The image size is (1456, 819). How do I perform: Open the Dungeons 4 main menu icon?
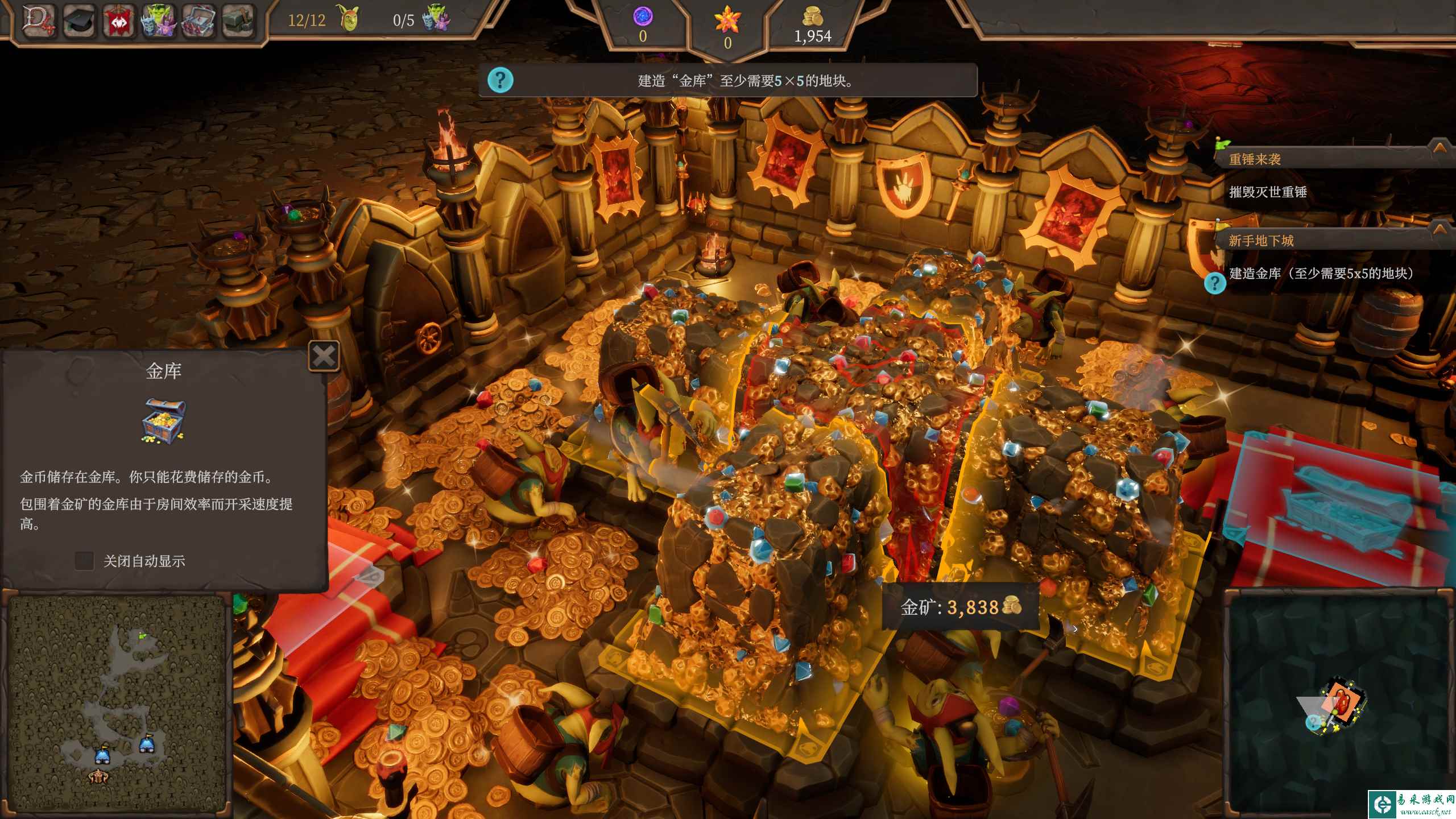(39, 20)
